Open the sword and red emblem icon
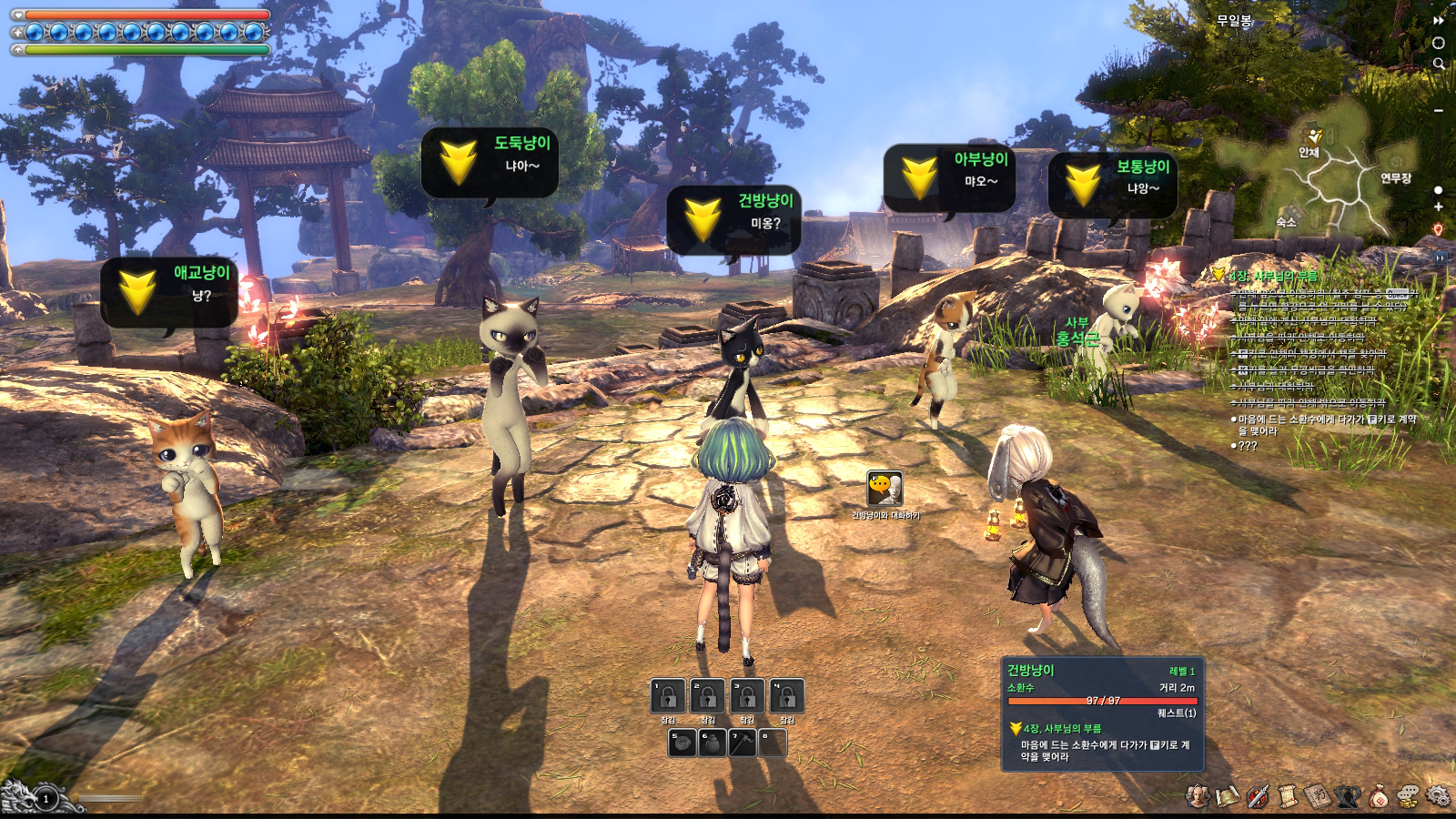1456x819 pixels. 1258,796
